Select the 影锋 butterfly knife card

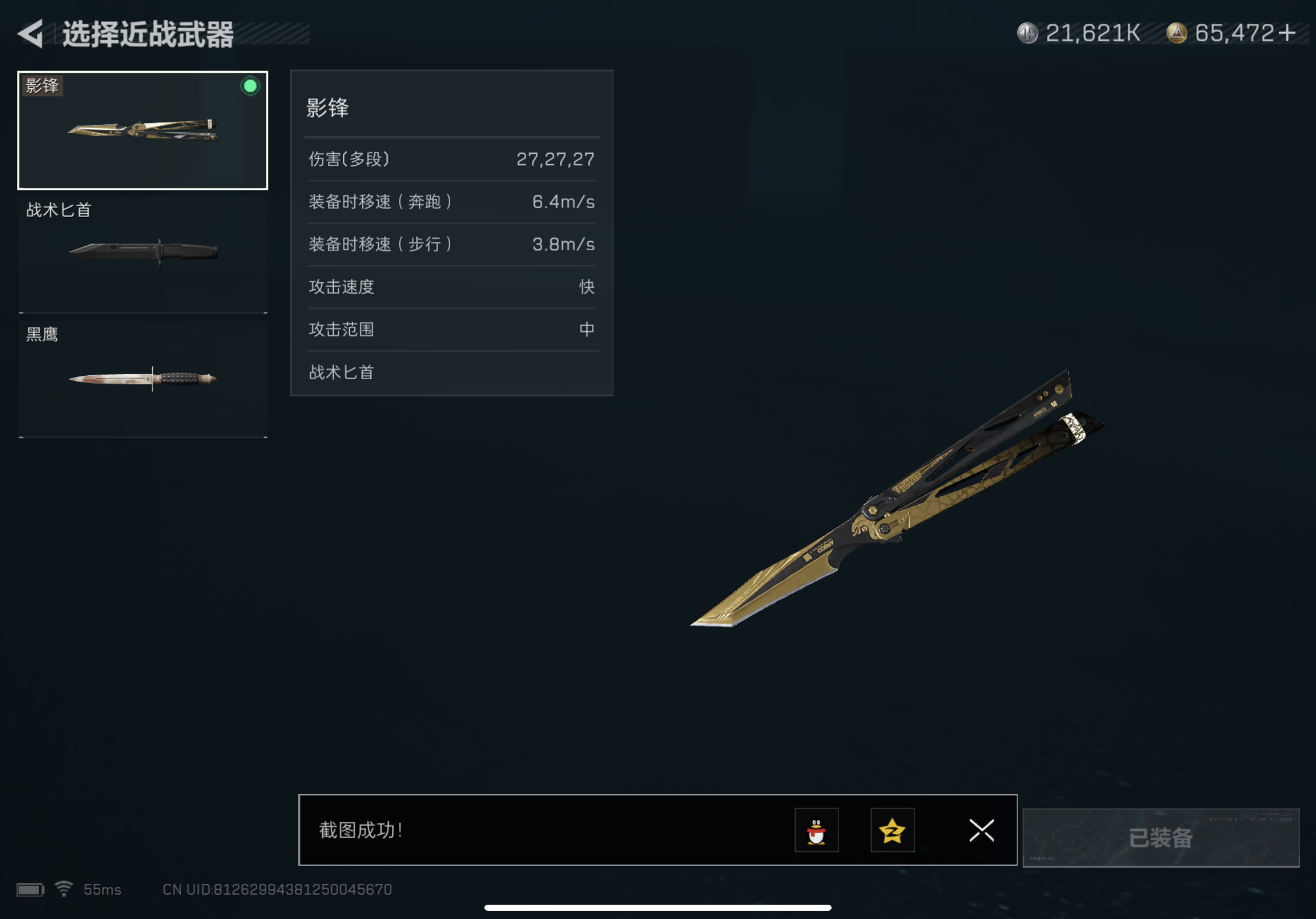click(142, 130)
